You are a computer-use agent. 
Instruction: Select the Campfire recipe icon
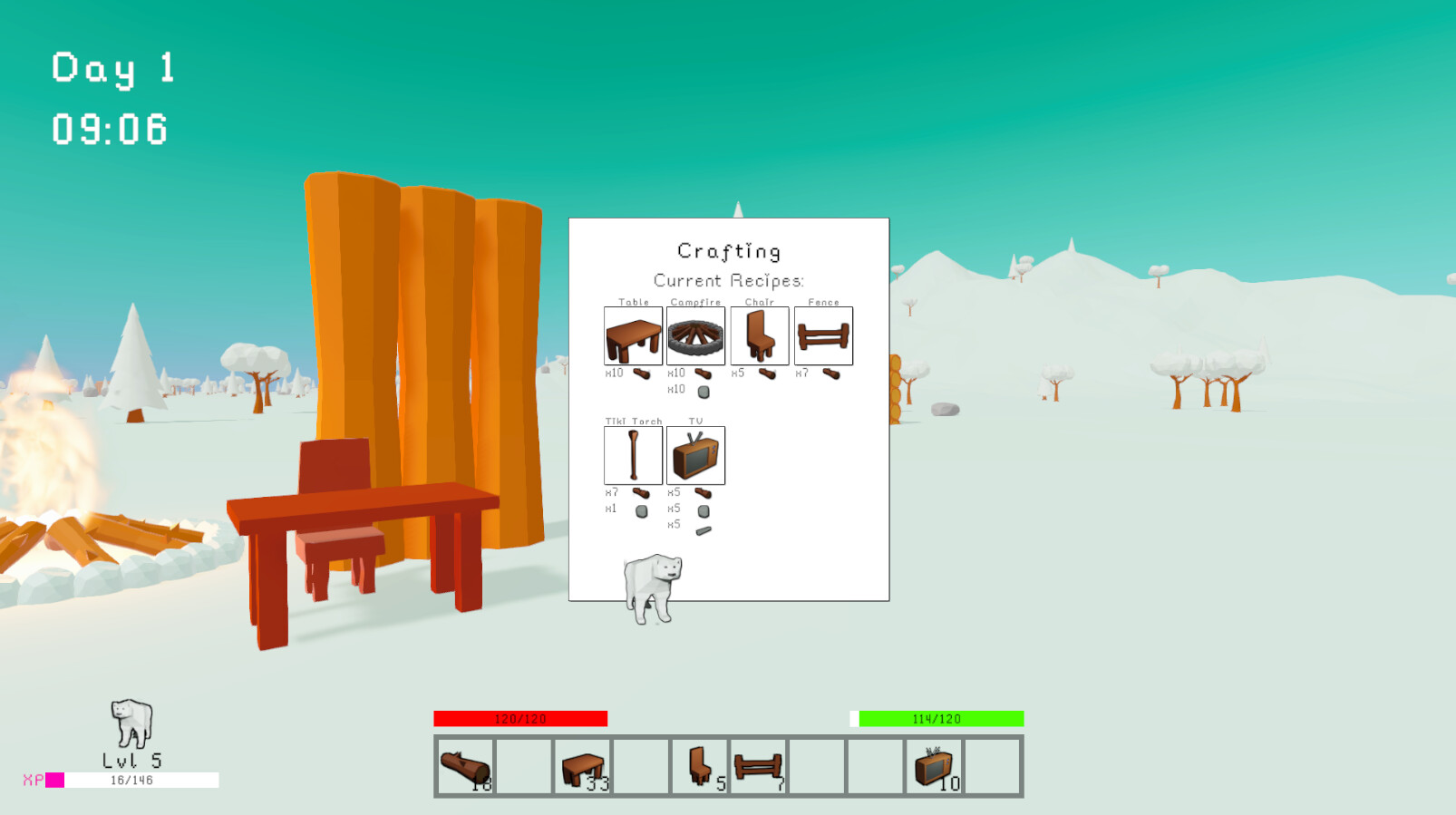695,335
